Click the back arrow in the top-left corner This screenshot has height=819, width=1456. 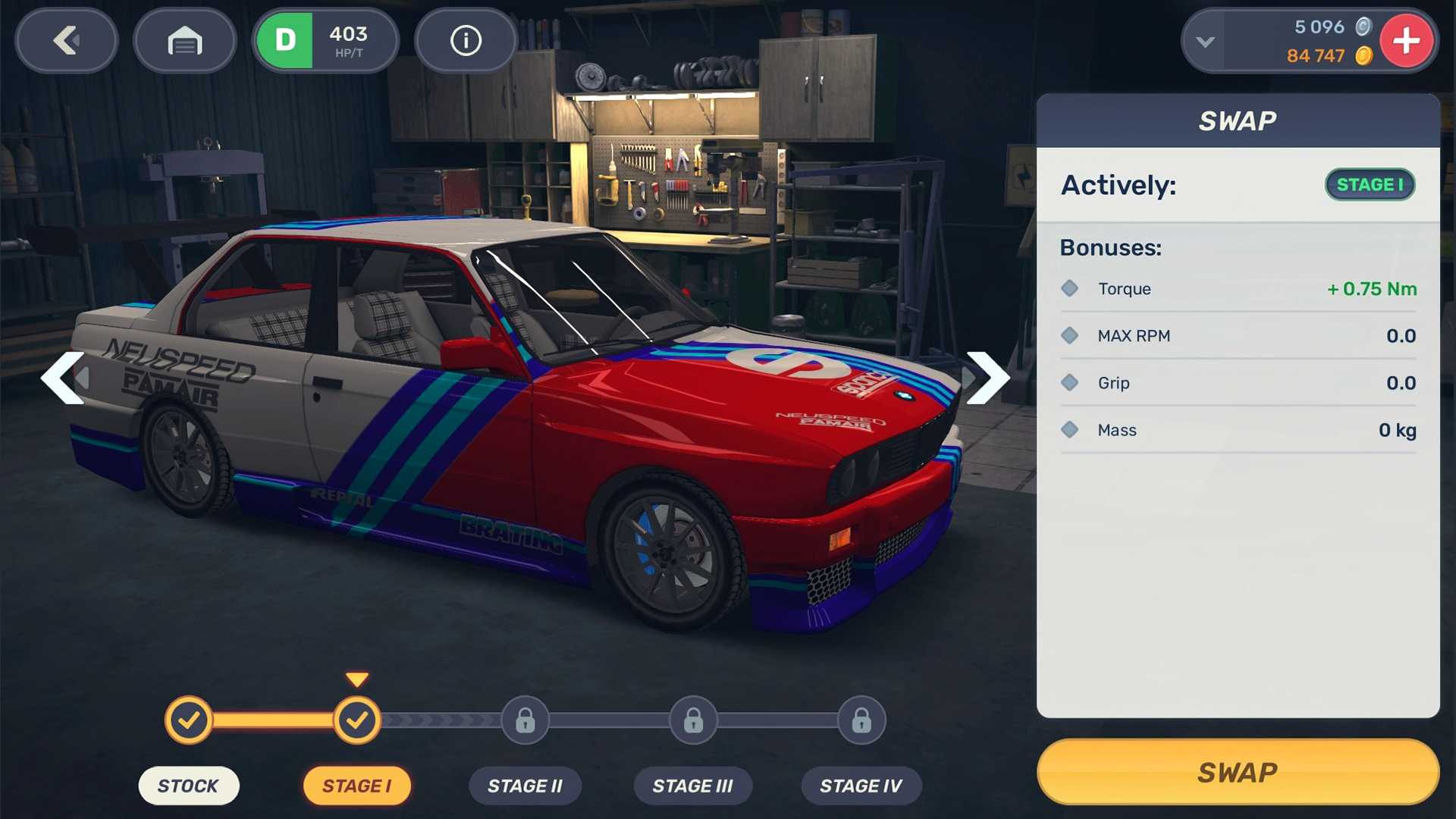66,41
